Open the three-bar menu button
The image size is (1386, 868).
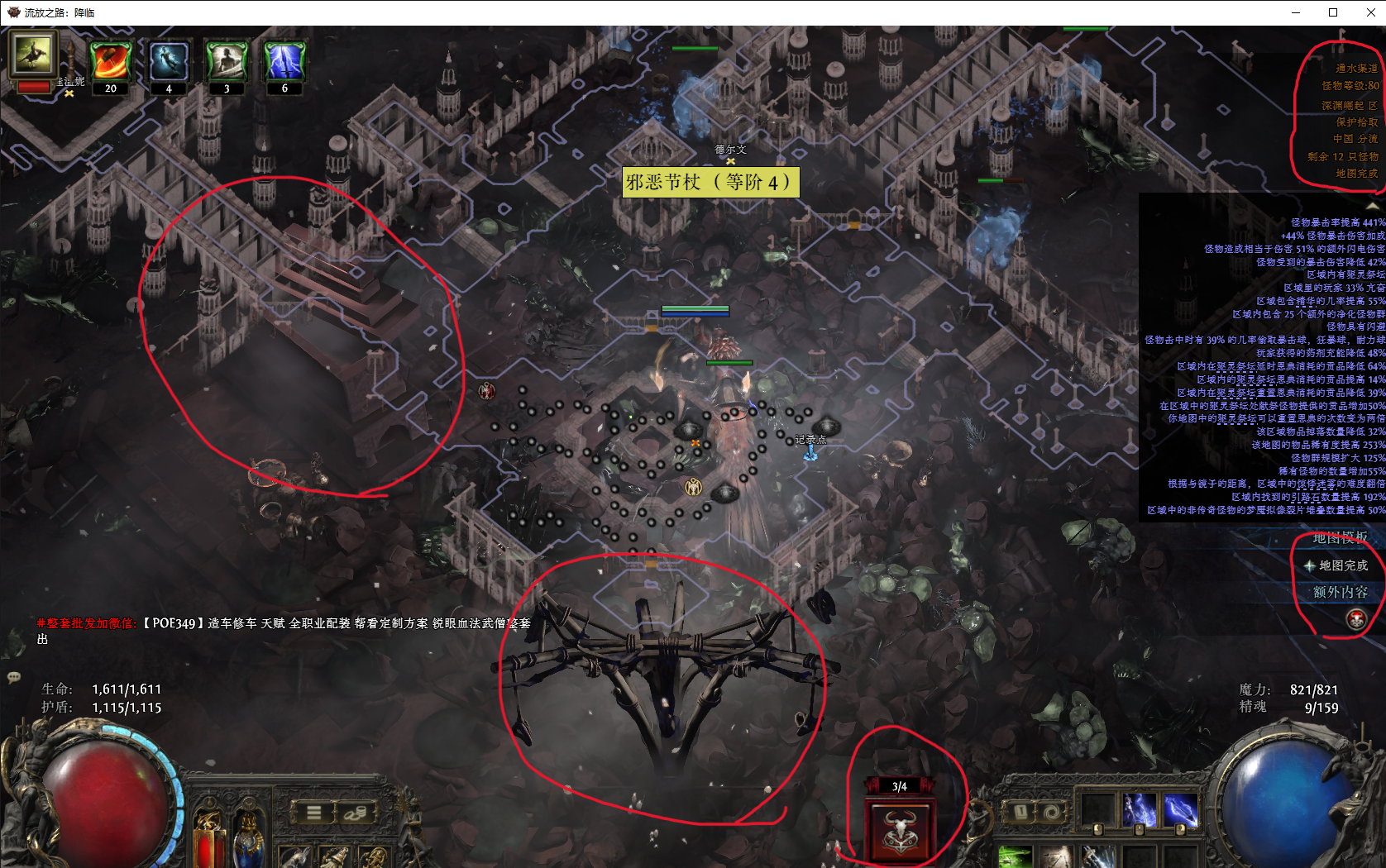coord(314,813)
